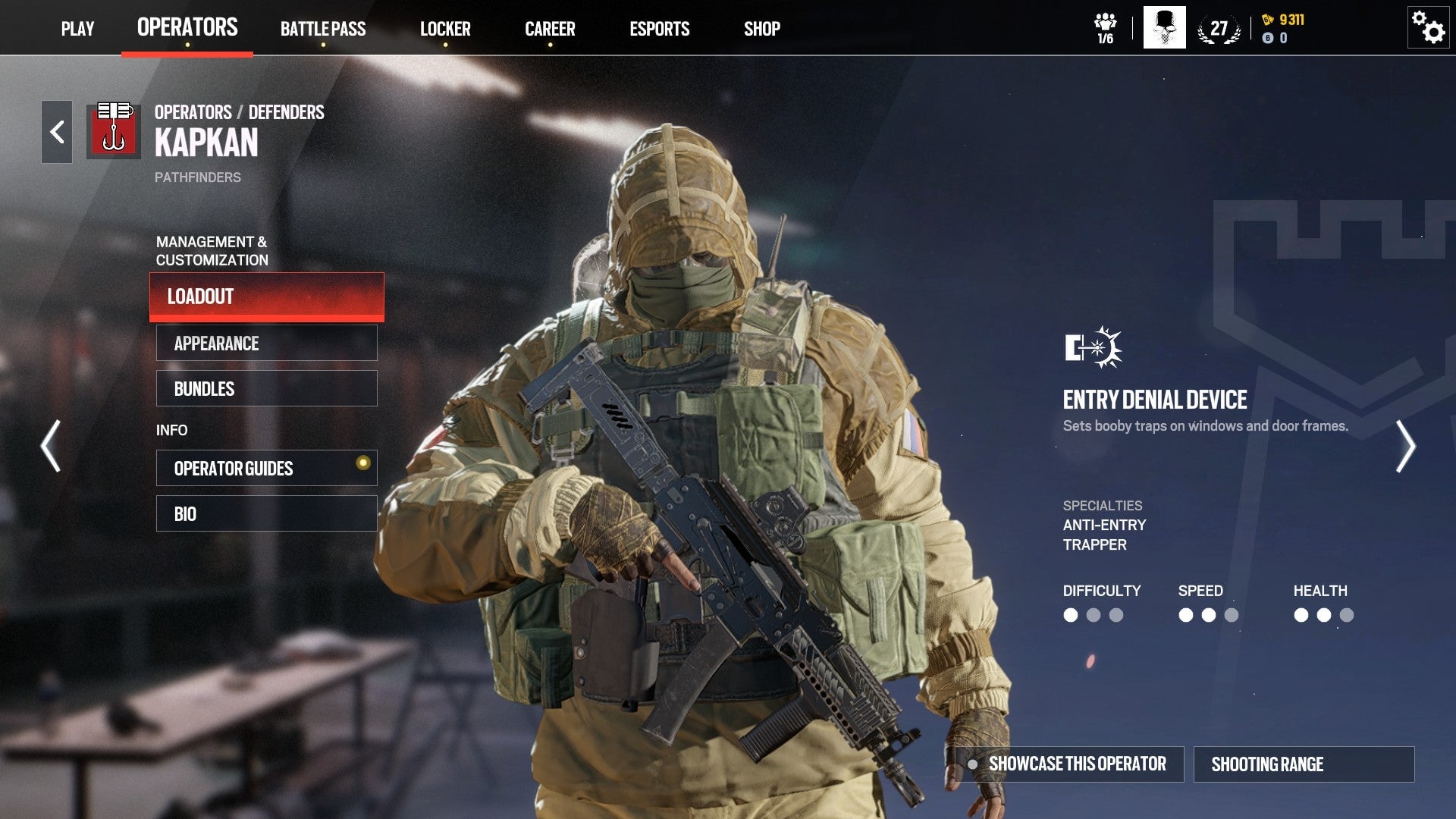Click the player profile avatar

[1164, 27]
